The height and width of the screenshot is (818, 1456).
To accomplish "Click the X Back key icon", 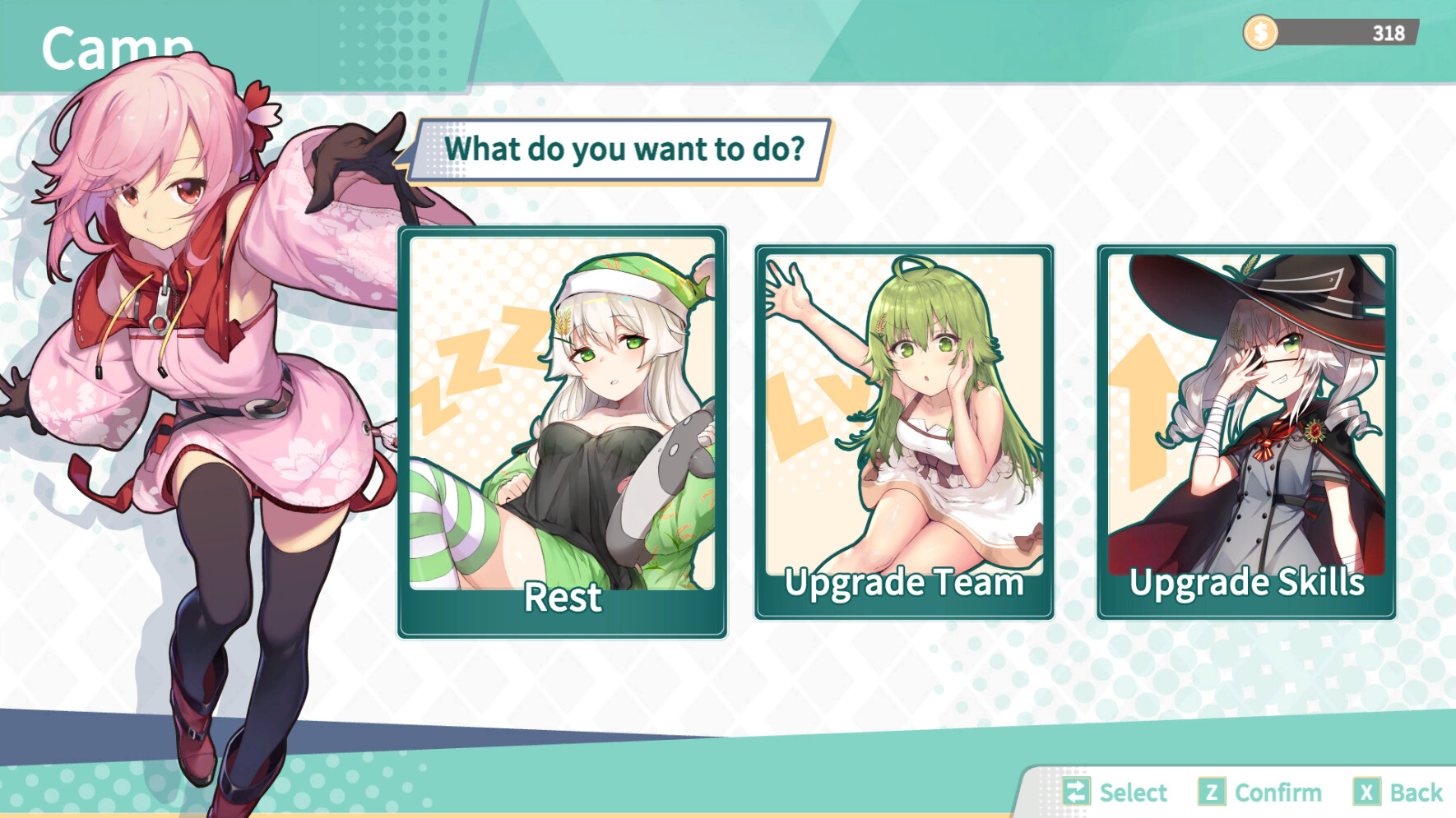I will tap(1366, 793).
